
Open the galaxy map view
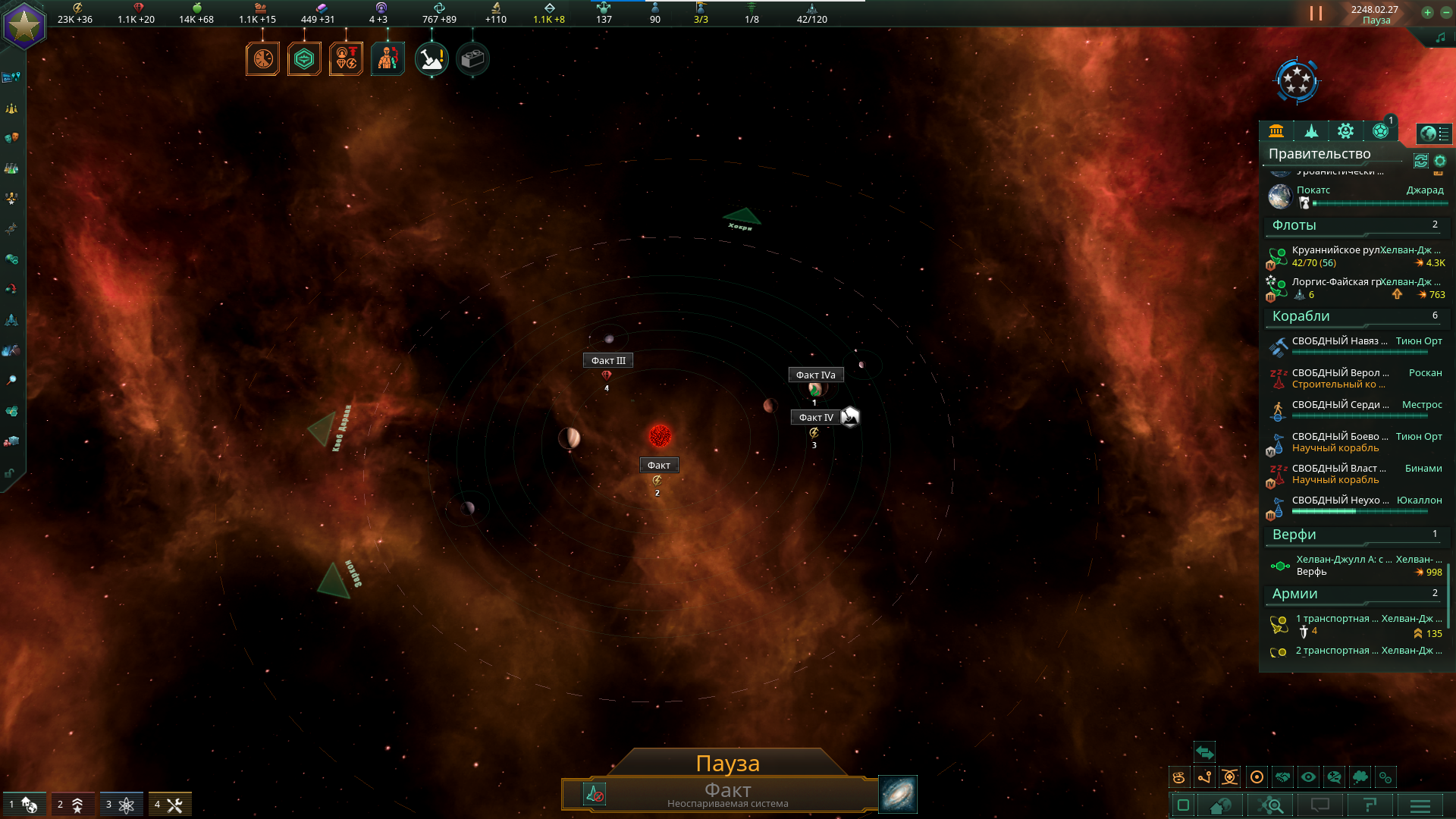point(898,794)
